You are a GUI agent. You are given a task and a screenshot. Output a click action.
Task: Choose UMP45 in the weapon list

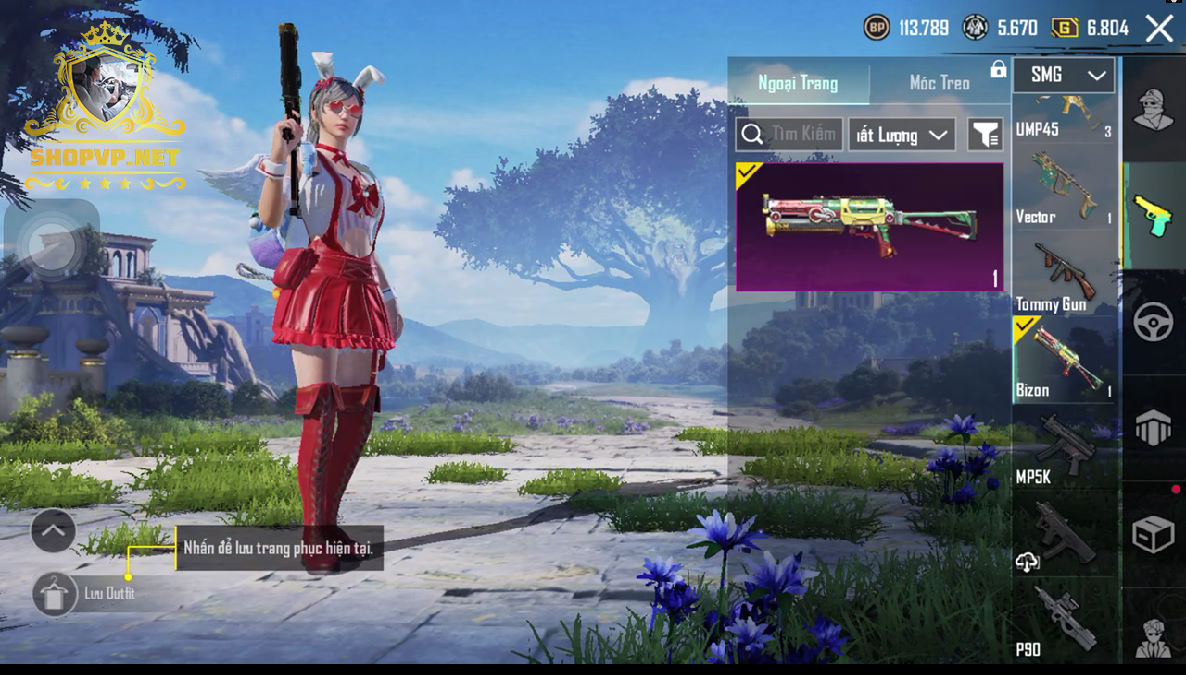pyautogui.click(x=1064, y=115)
